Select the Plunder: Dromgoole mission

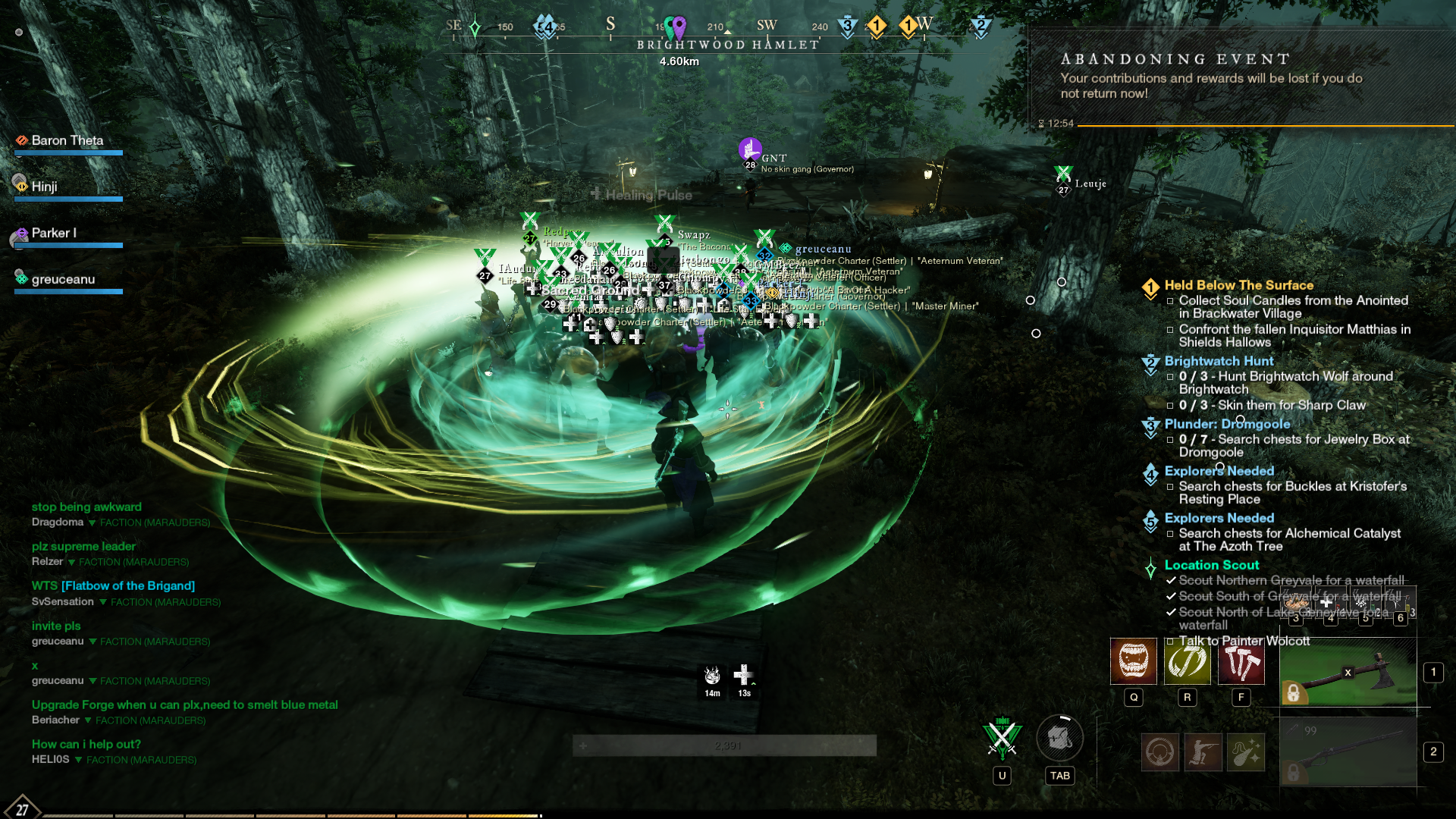point(1227,424)
